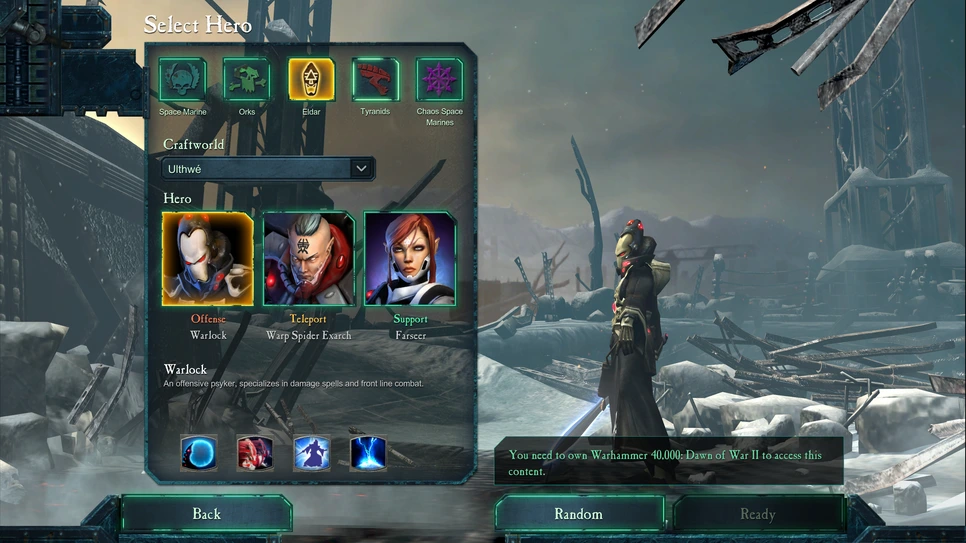Inspect the red-haired figure ability icon
The height and width of the screenshot is (543, 966).
tap(255, 452)
